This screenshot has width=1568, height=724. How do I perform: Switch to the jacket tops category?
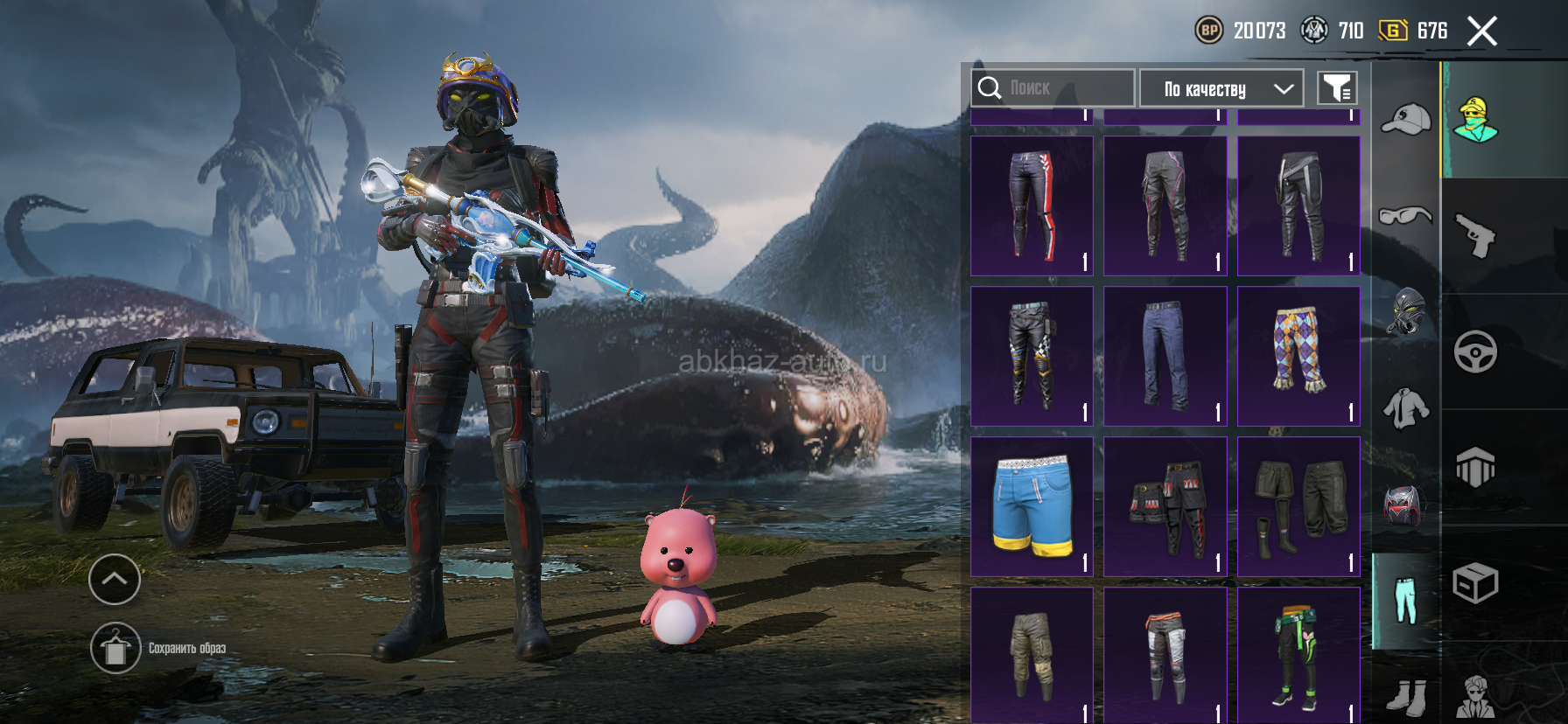pyautogui.click(x=1405, y=408)
